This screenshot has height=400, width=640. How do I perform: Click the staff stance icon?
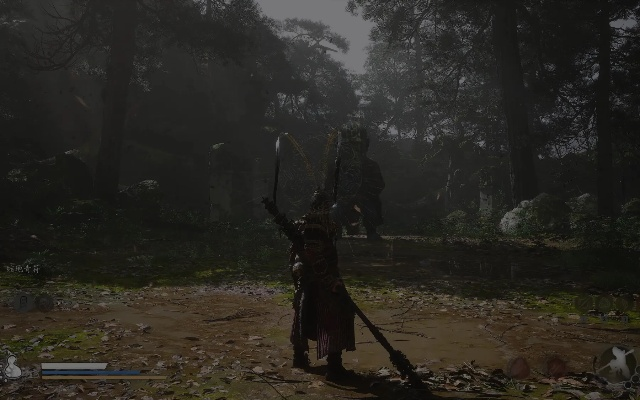[615, 362]
